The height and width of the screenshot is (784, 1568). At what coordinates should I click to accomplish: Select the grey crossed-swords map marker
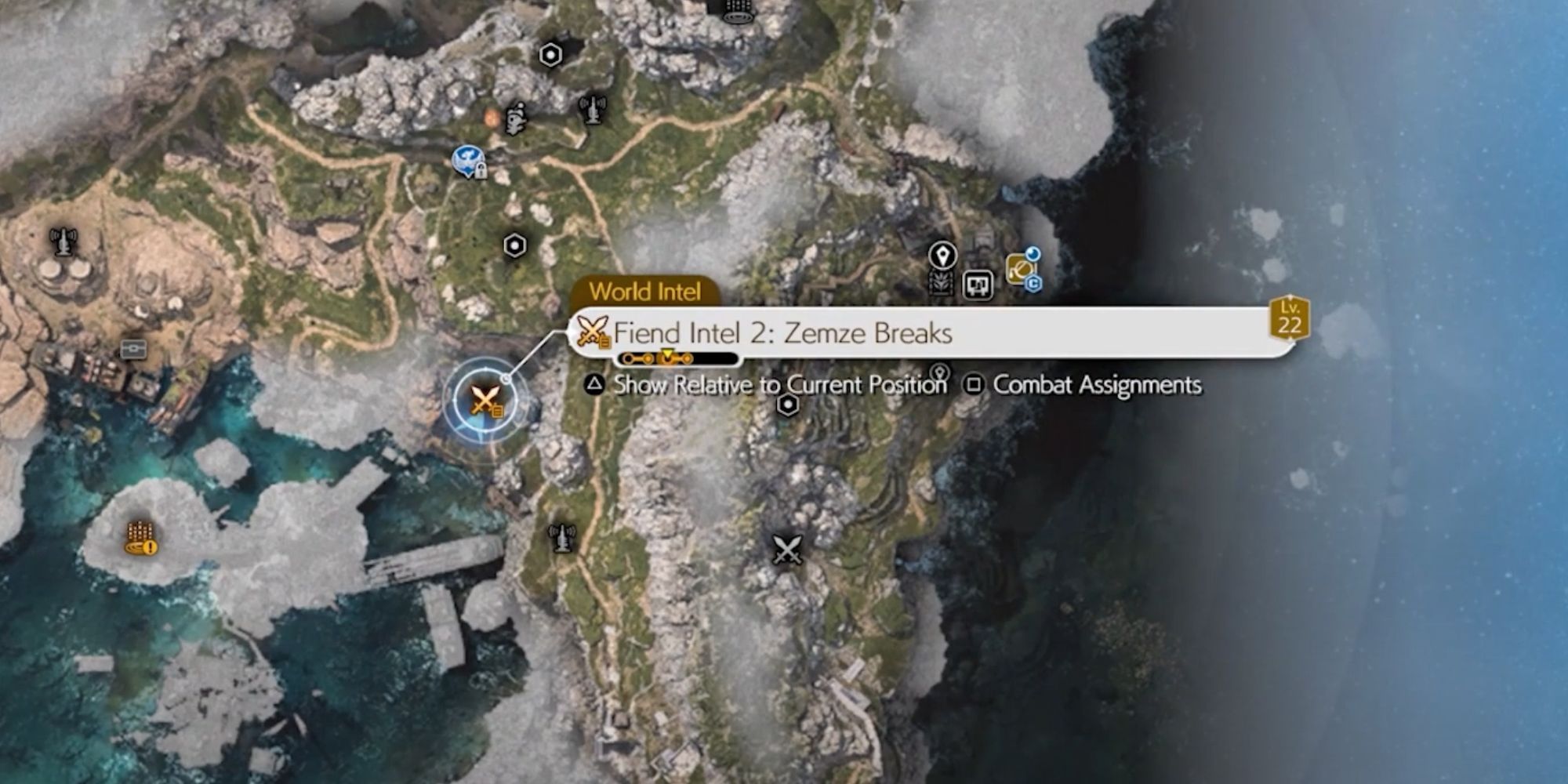click(787, 550)
